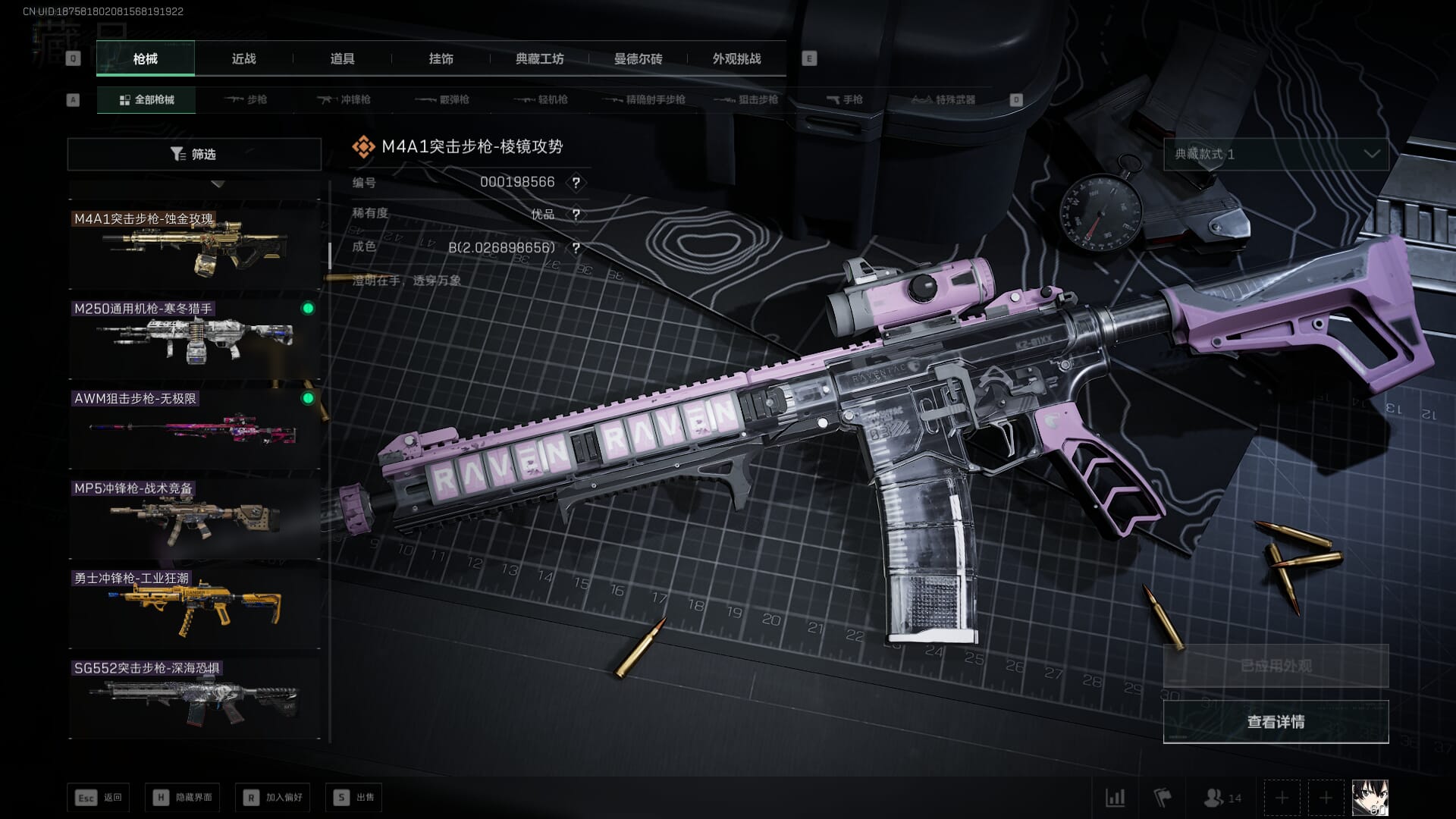Open 查看详情 to view details
The height and width of the screenshot is (819, 1456).
click(1276, 721)
